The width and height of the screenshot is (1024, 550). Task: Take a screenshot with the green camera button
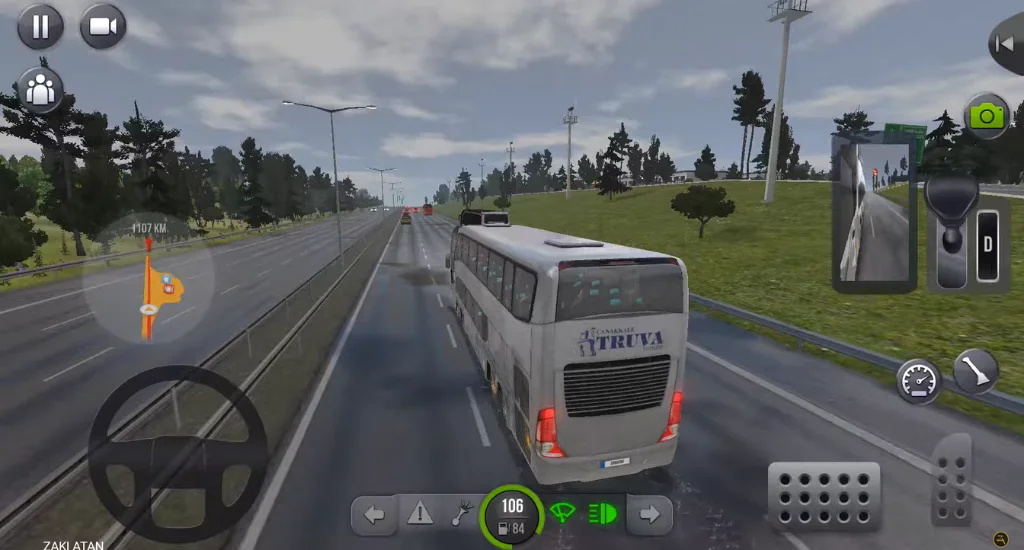point(986,117)
